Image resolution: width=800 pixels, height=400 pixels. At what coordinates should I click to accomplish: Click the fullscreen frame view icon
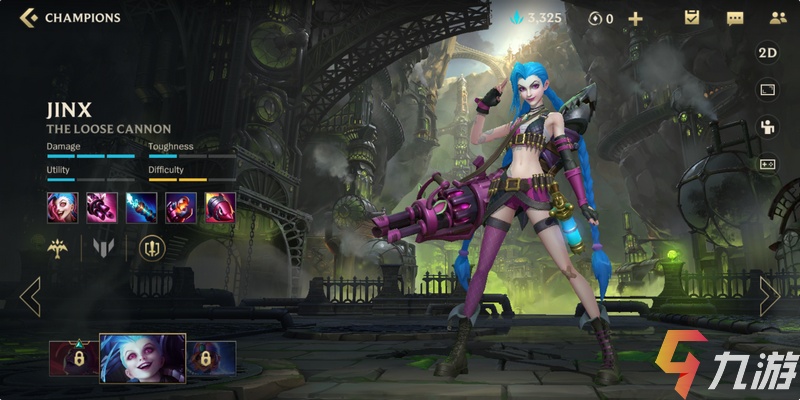coord(768,90)
